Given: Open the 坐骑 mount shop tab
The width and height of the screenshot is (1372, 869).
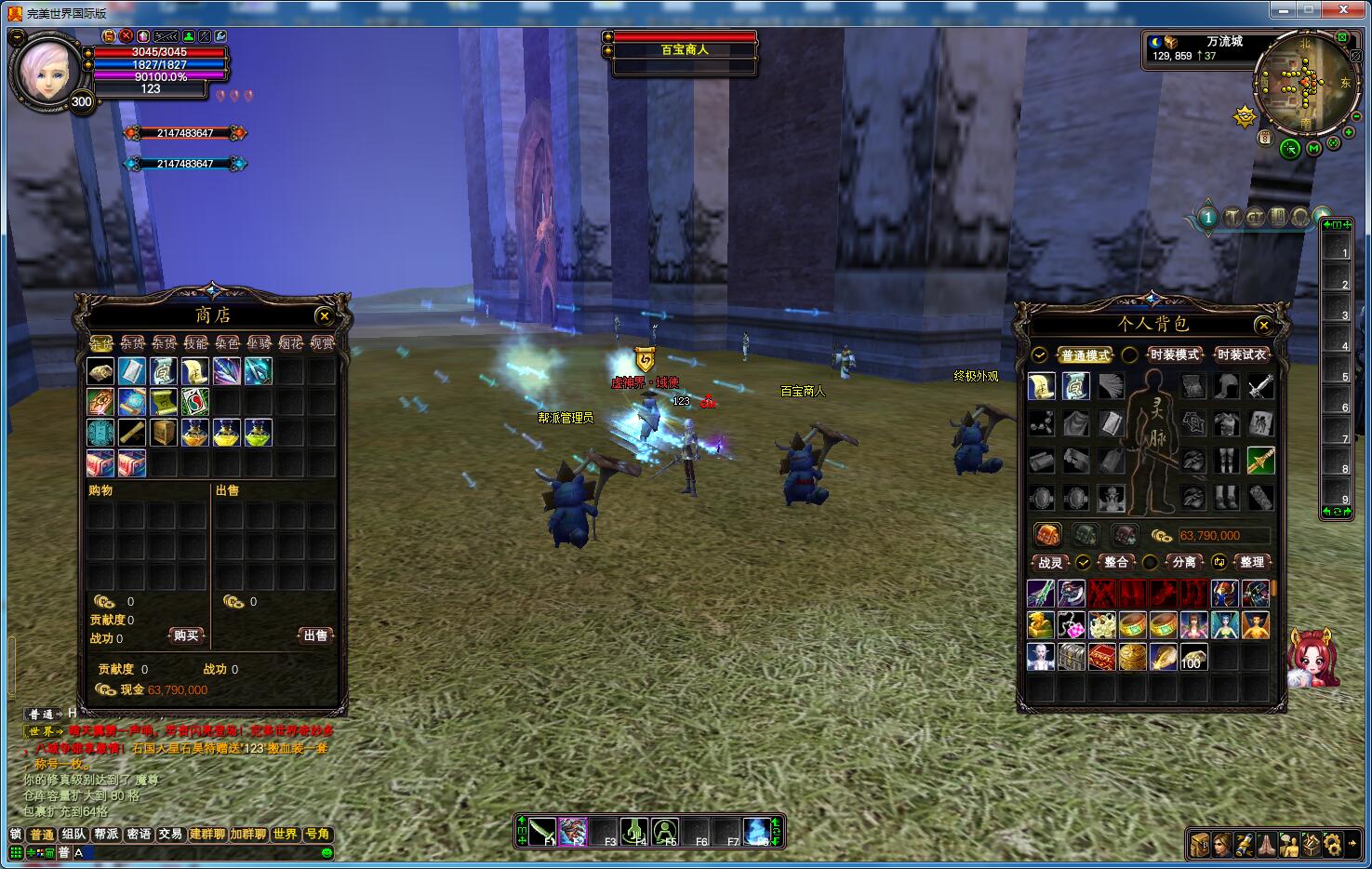Looking at the screenshot, I should (x=260, y=343).
